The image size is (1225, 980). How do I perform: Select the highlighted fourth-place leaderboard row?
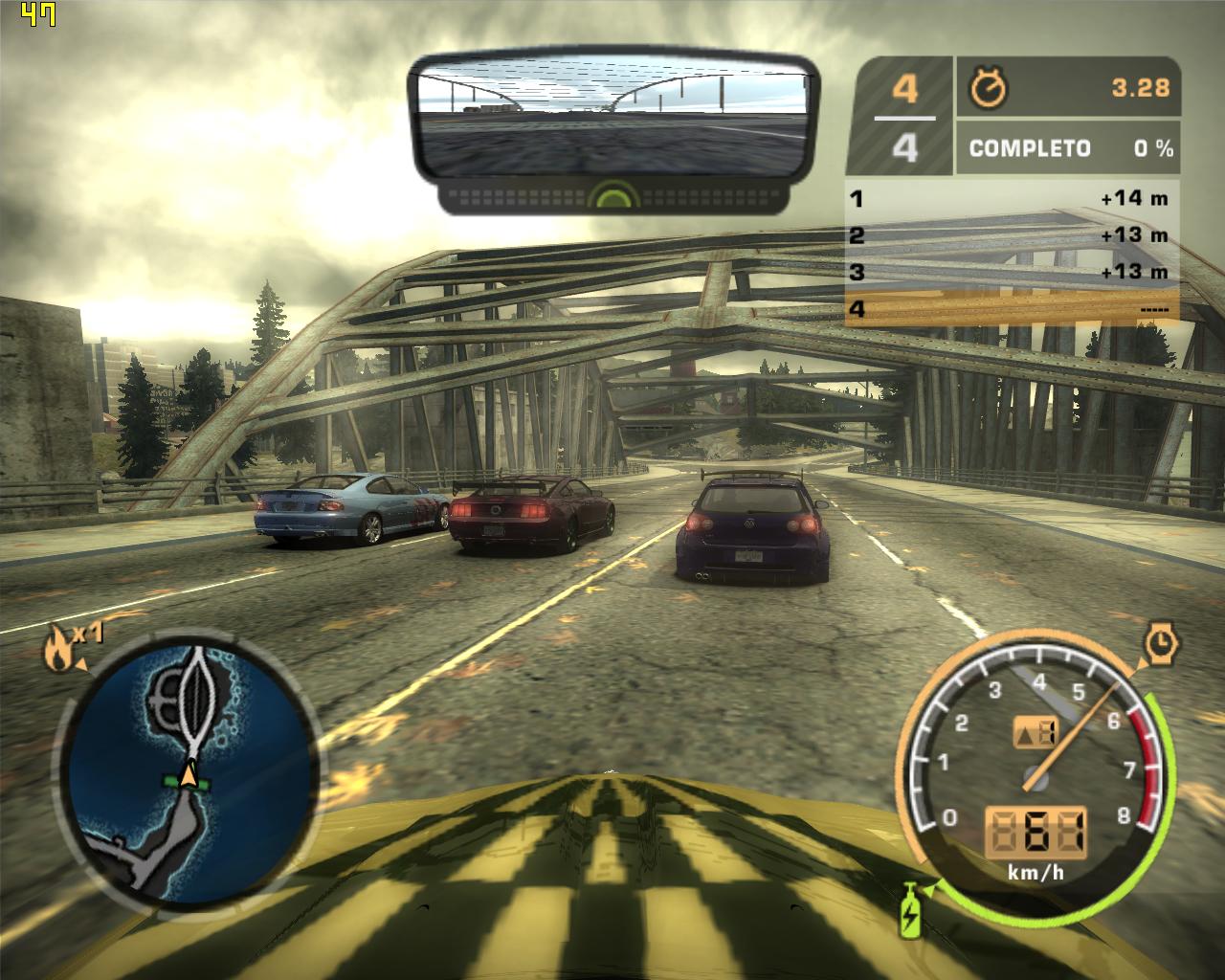(1013, 308)
